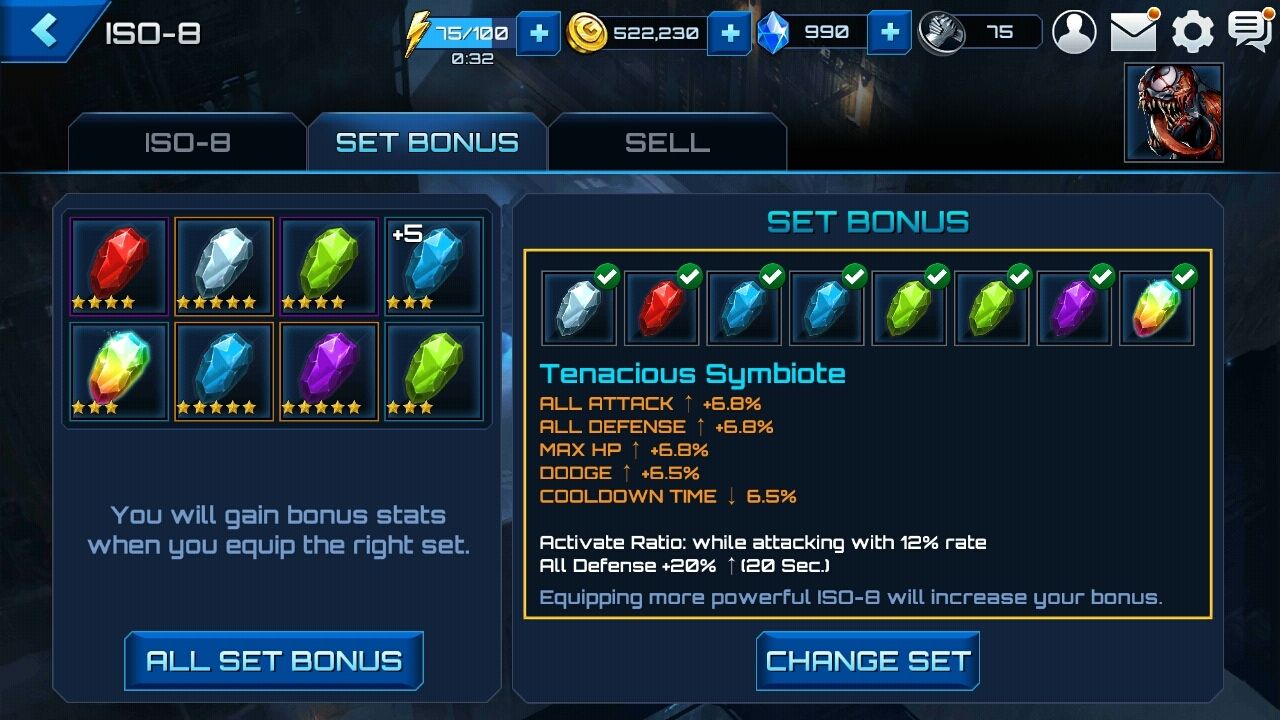Select the symbiote character portrait
Image resolution: width=1280 pixels, height=720 pixels.
[1174, 112]
